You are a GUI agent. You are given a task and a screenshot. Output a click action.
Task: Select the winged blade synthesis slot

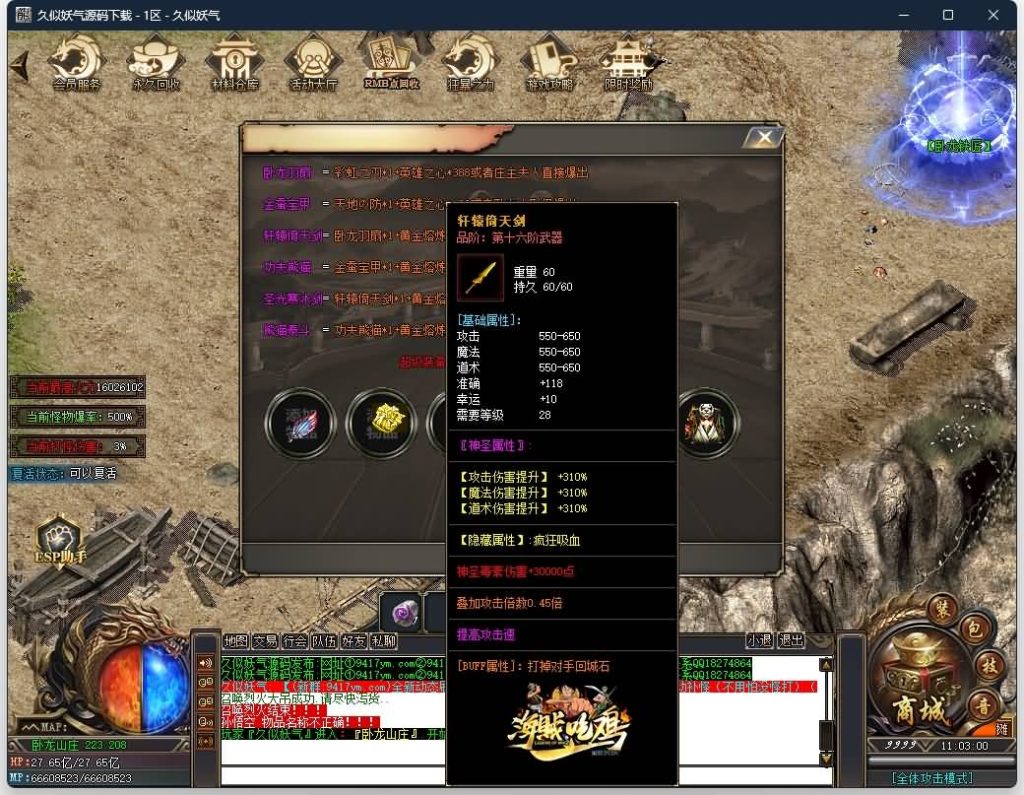click(x=300, y=423)
